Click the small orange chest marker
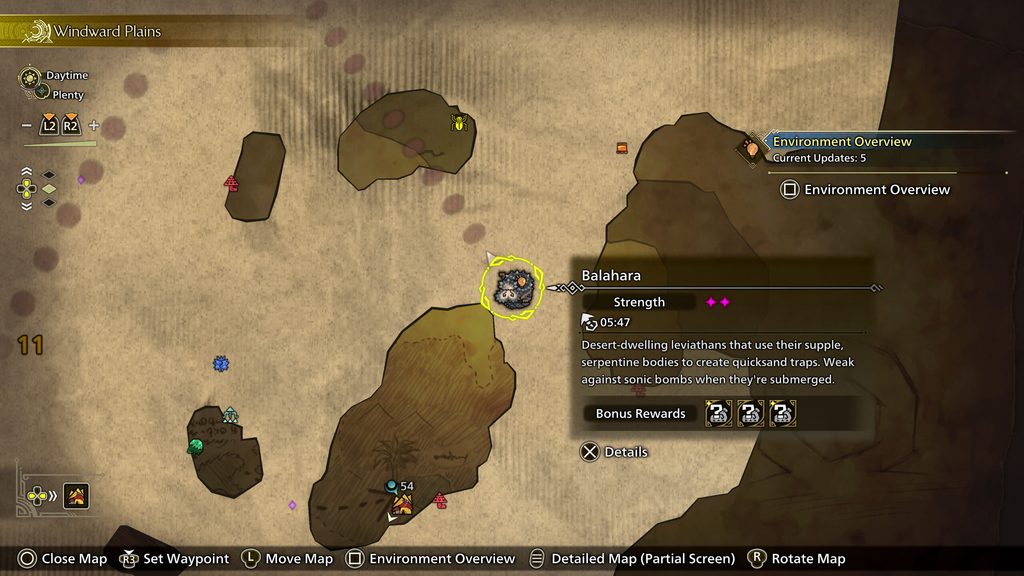This screenshot has width=1024, height=576. tap(622, 148)
